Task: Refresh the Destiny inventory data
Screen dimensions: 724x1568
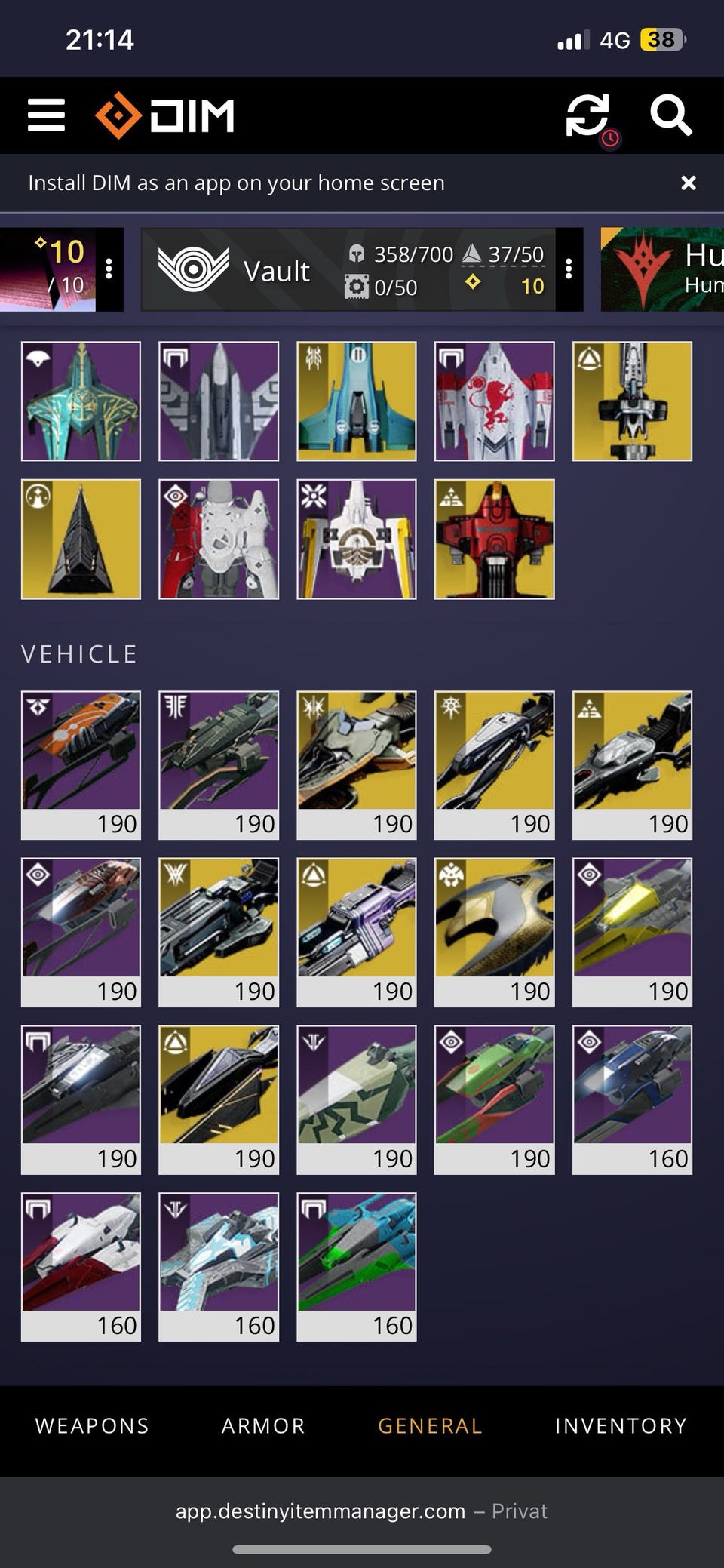Action: coord(587,115)
